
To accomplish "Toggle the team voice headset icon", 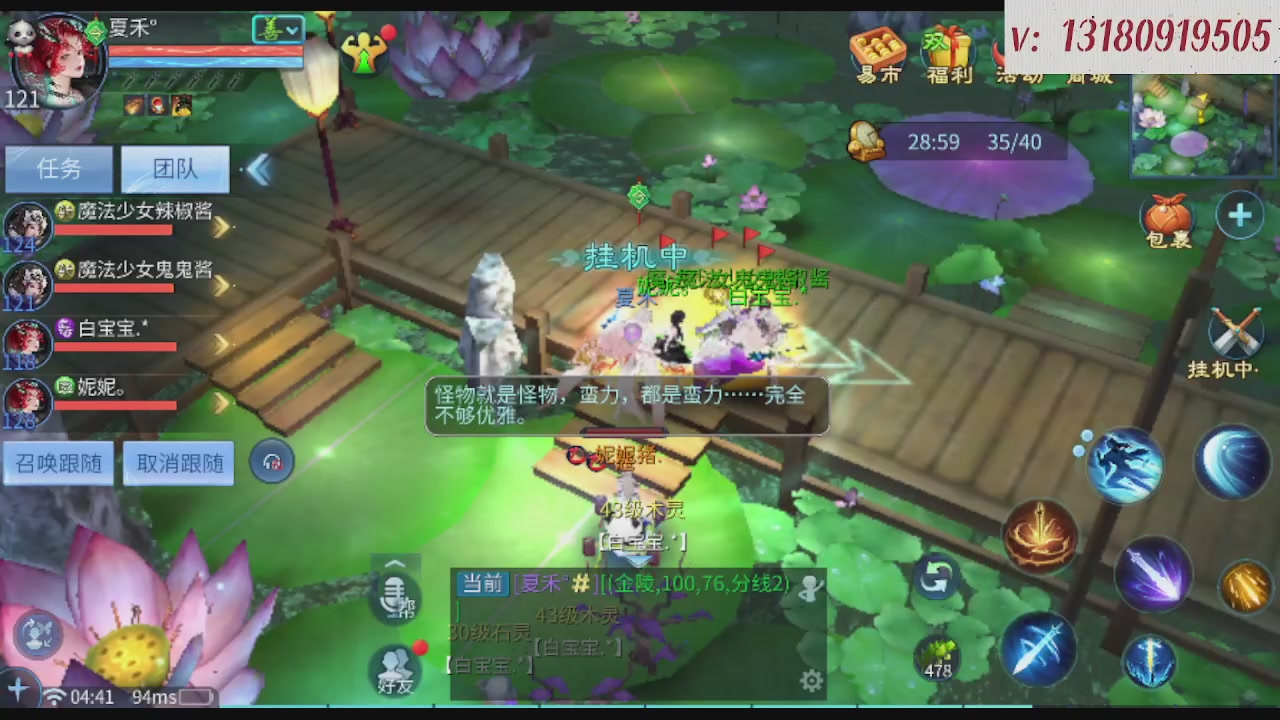I will point(271,461).
